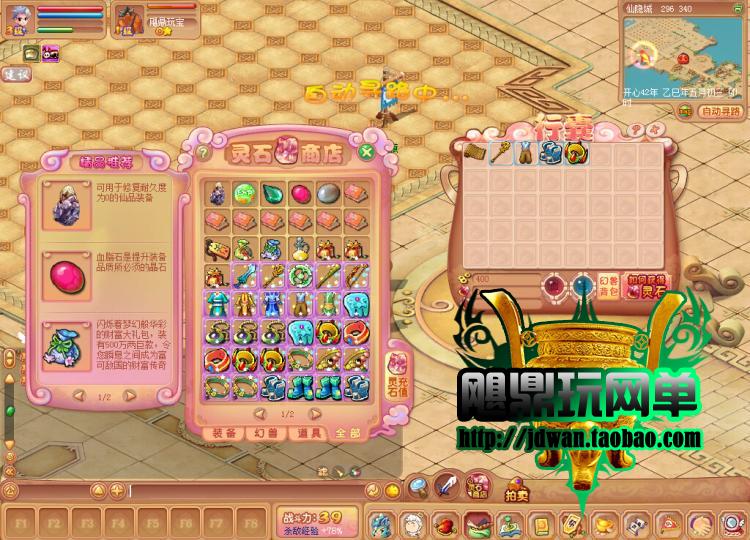Viewport: 750px width, 540px height.
Task: Show the 全部 all items tab
Action: (349, 433)
